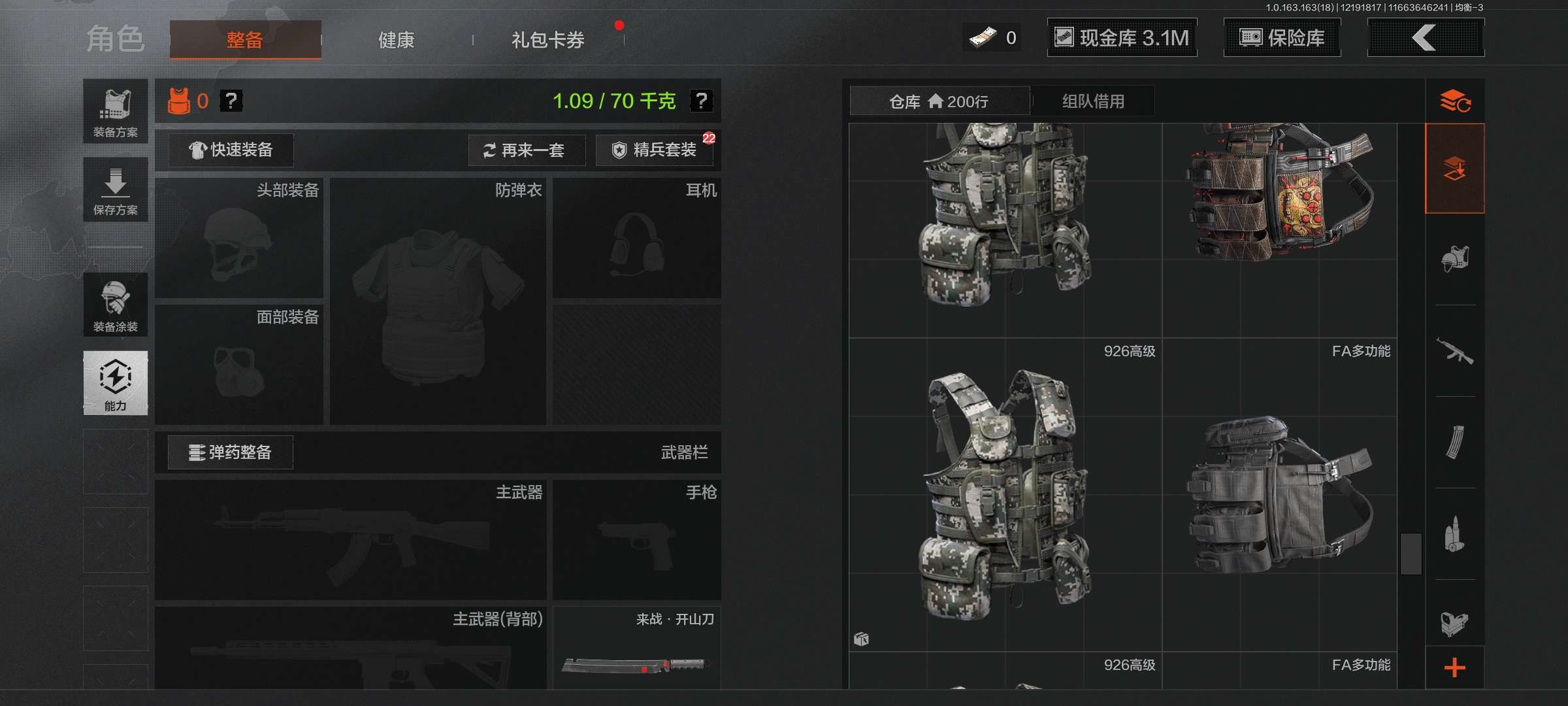Click 再来一套 another set button
Screen dimensions: 1568x706
(527, 150)
